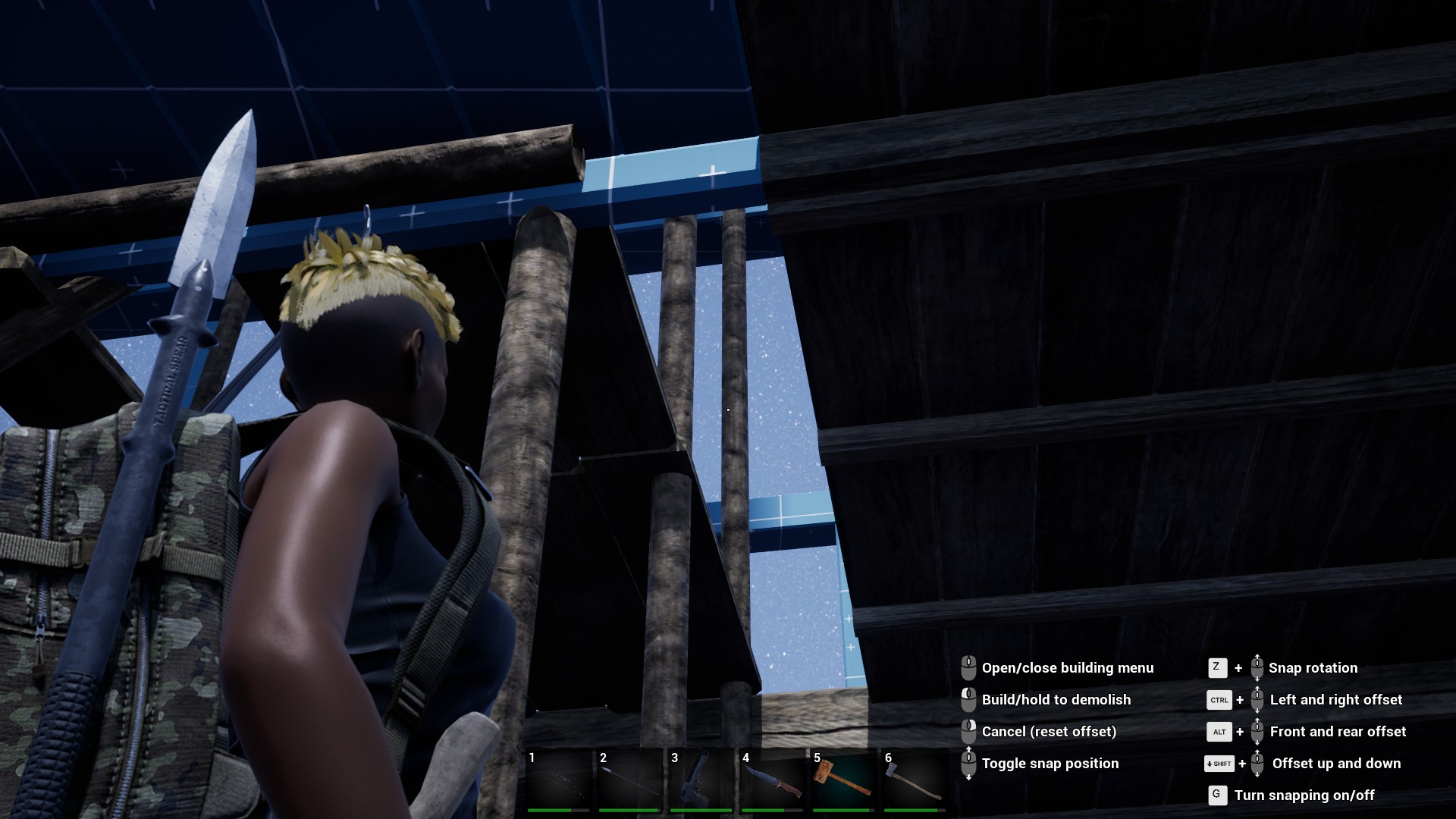
Task: Select the combat knife hotbar slot
Action: (x=772, y=781)
